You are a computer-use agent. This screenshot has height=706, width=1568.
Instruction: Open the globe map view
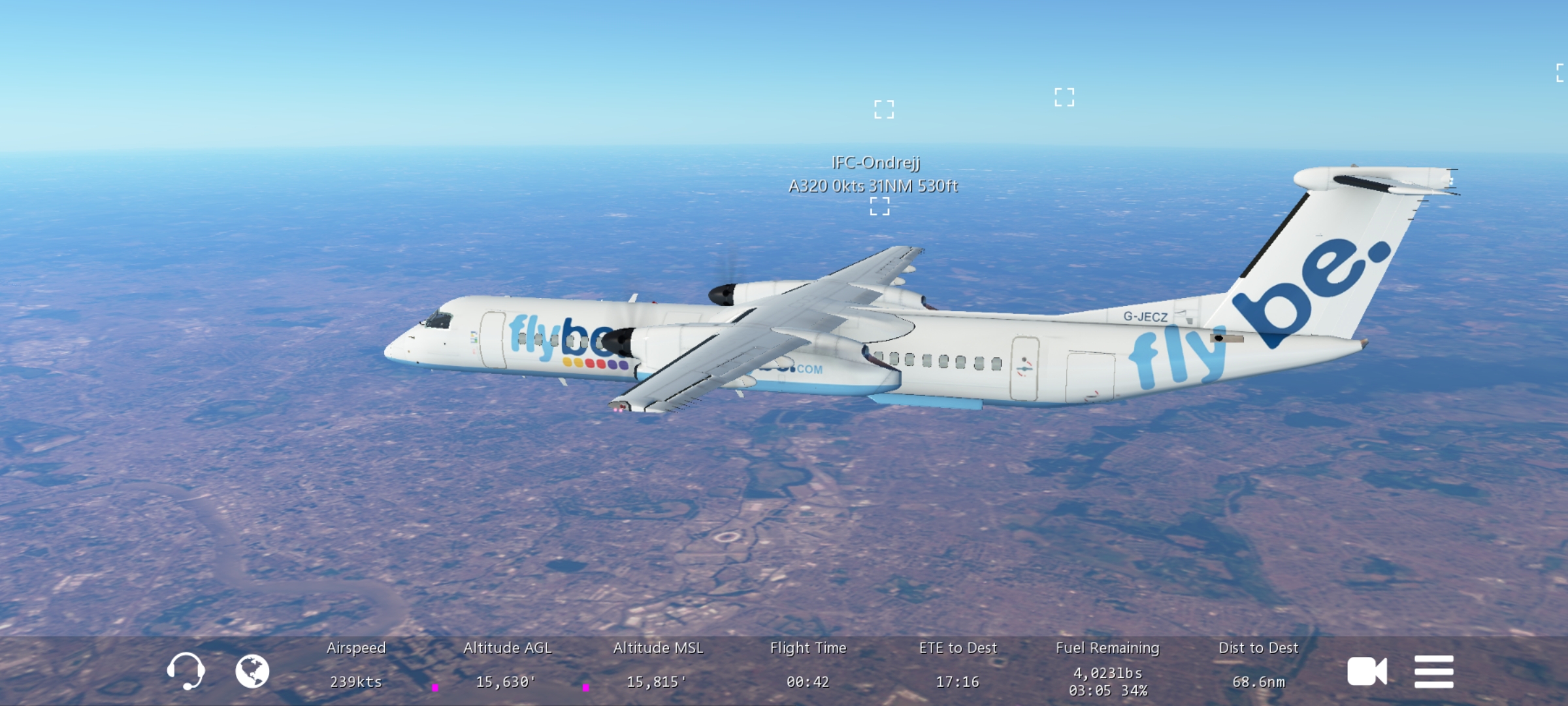tap(252, 671)
